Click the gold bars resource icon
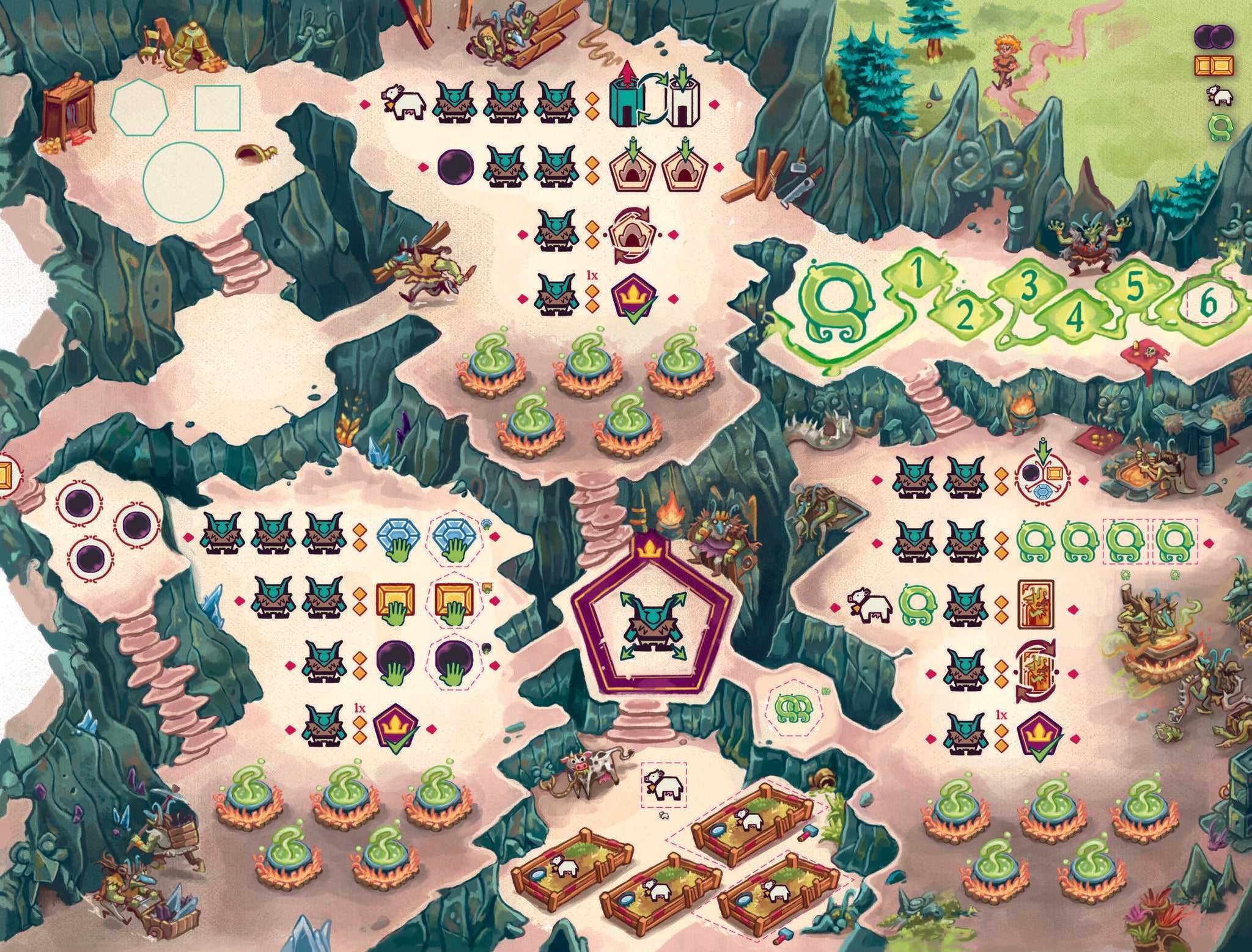 [1213, 65]
